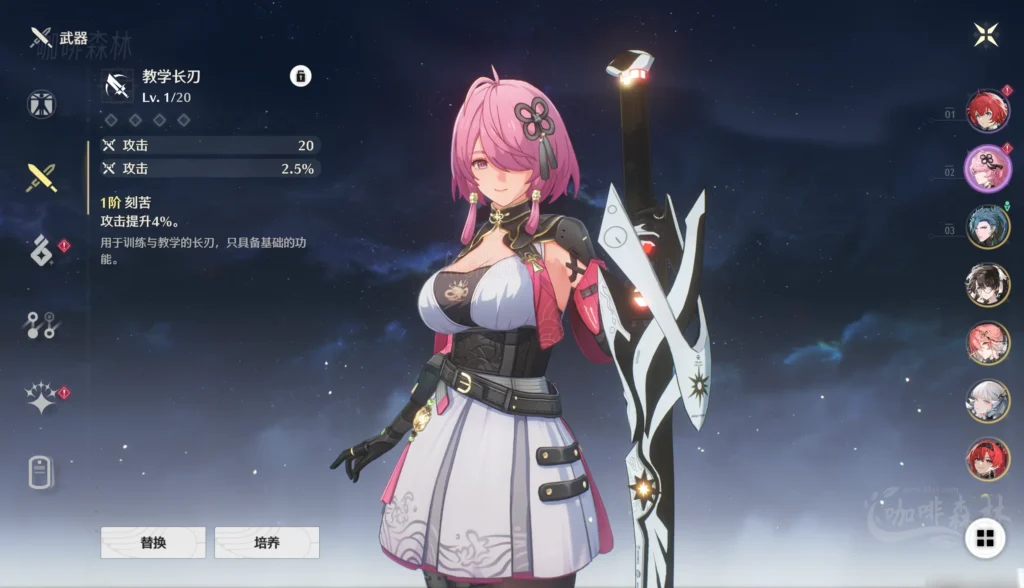Select the crossed-swords weapon tab

(x=42, y=178)
